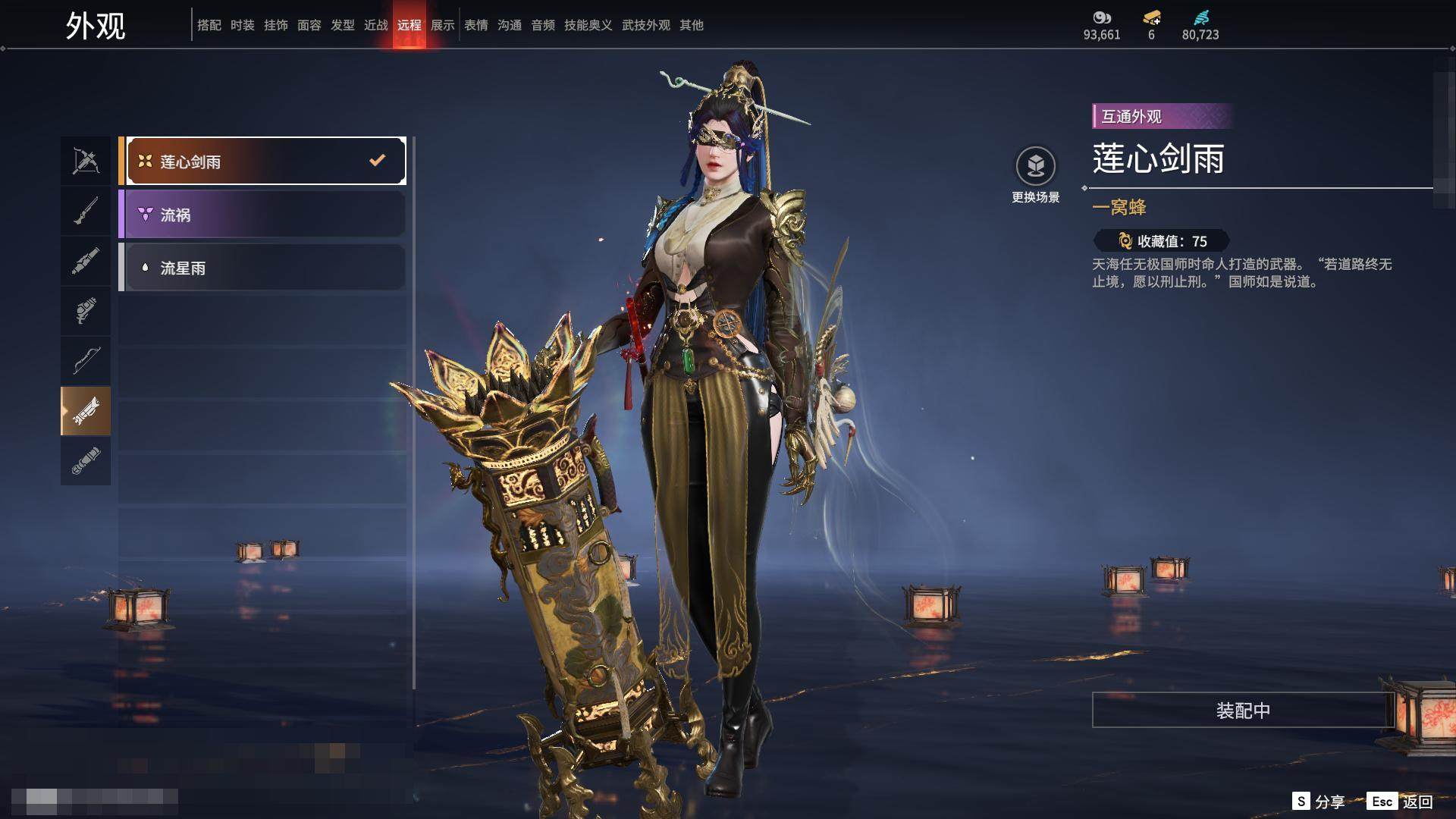Switch to the 搭配 tab
The width and height of the screenshot is (1456, 819).
click(209, 25)
